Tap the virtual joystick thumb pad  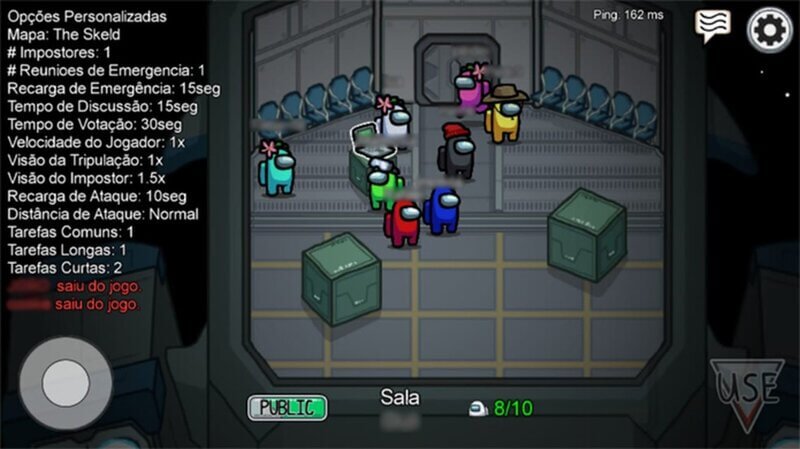coord(66,383)
